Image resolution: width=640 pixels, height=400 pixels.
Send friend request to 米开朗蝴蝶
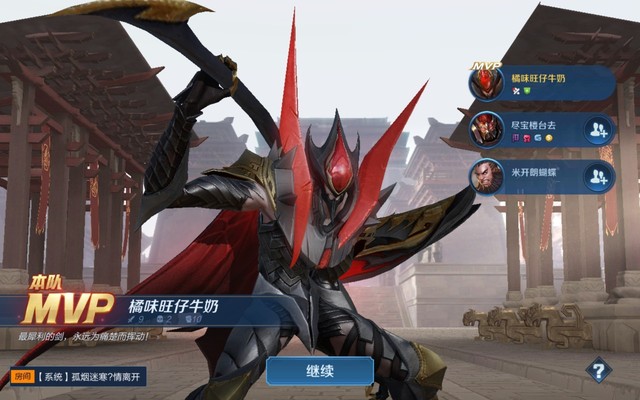[598, 178]
